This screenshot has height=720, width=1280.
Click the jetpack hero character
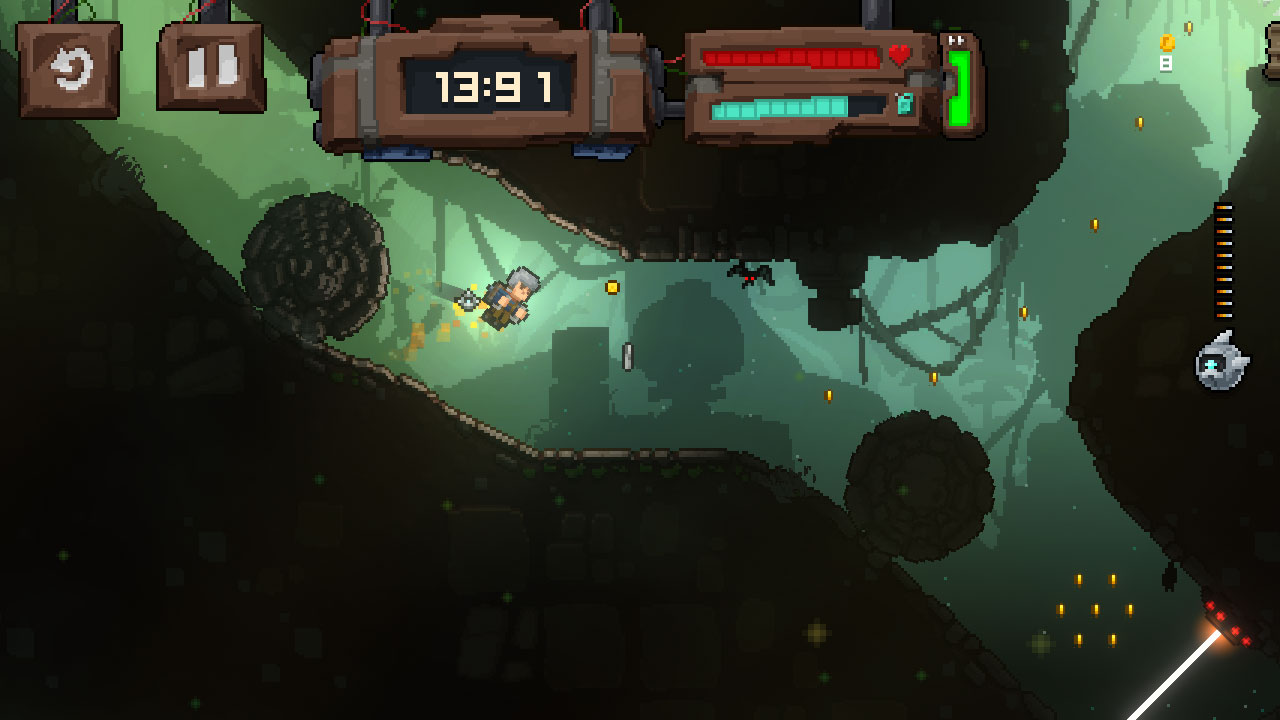[x=510, y=300]
